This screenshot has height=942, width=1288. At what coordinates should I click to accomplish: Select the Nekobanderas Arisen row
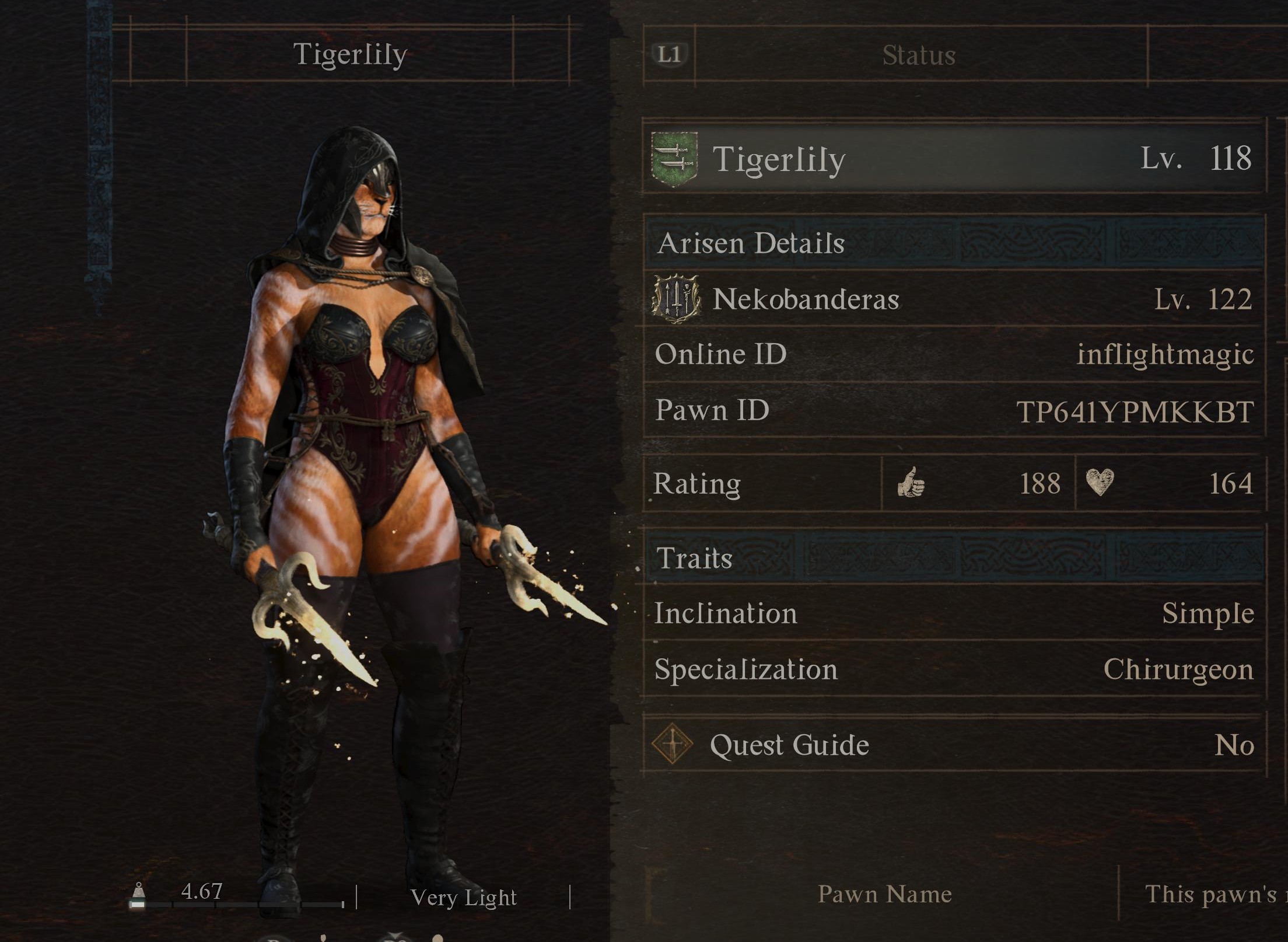click(954, 299)
